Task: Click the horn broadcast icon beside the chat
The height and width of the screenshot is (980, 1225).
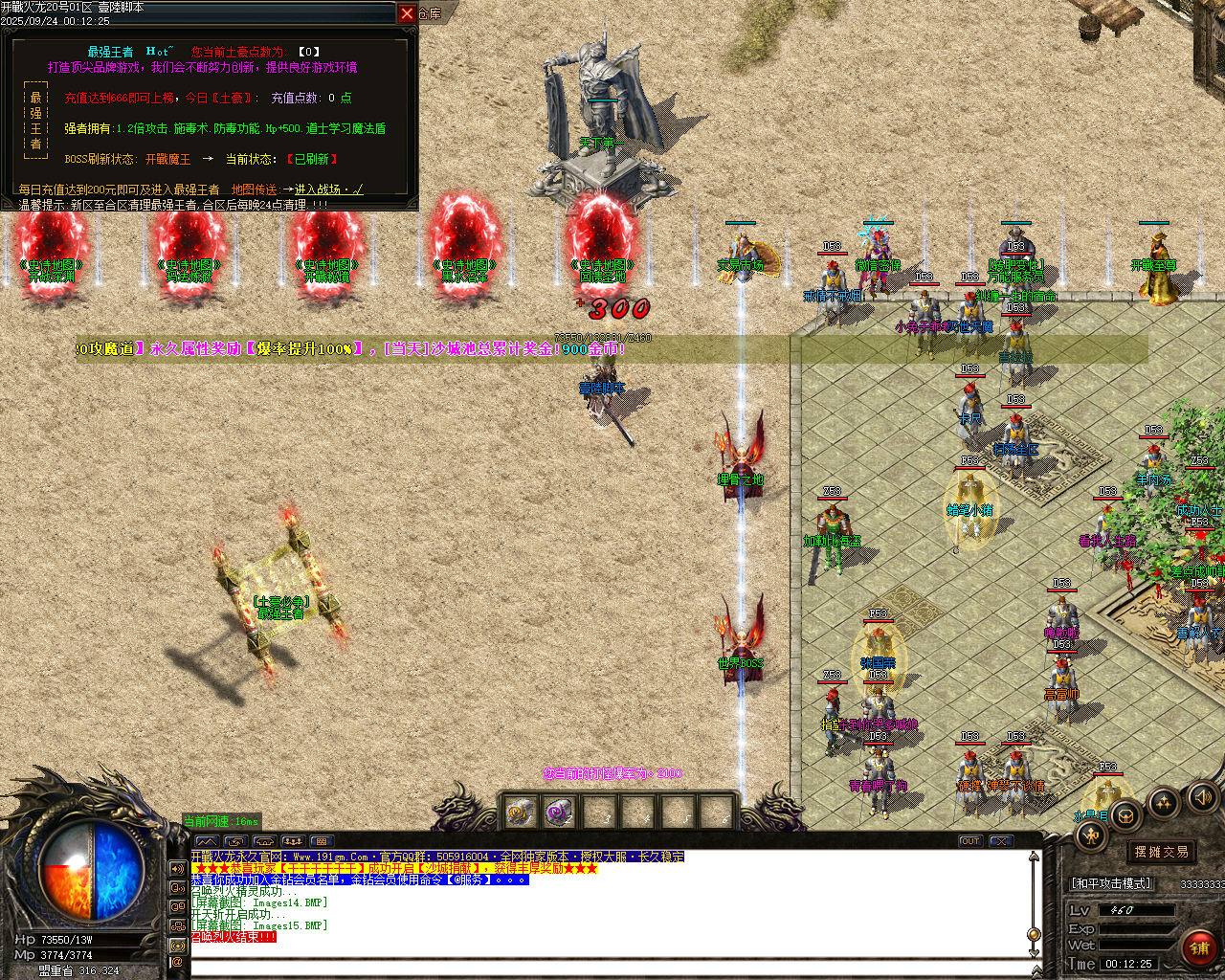Action: [178, 869]
